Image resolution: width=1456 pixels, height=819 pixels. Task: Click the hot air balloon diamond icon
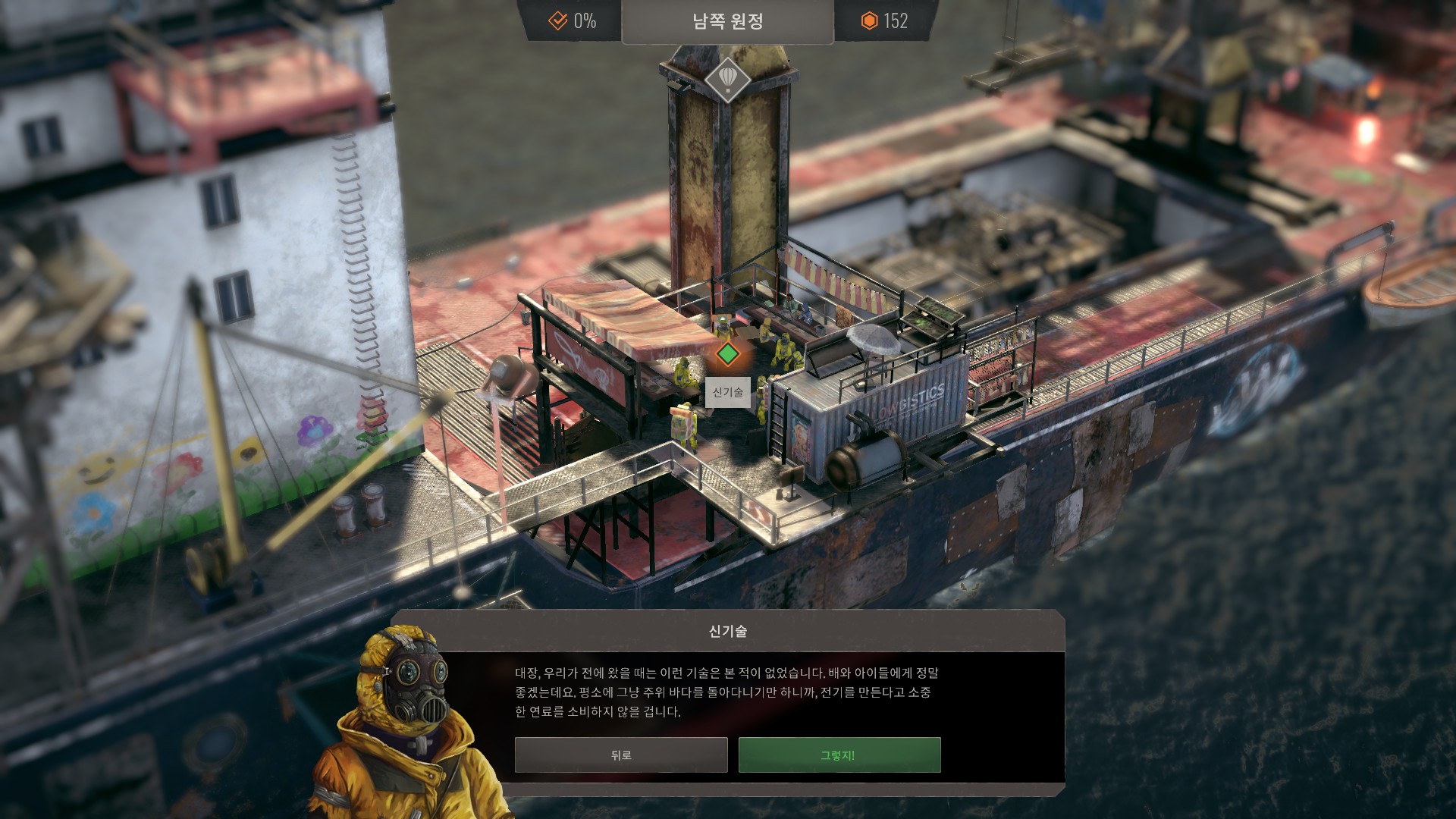727,78
